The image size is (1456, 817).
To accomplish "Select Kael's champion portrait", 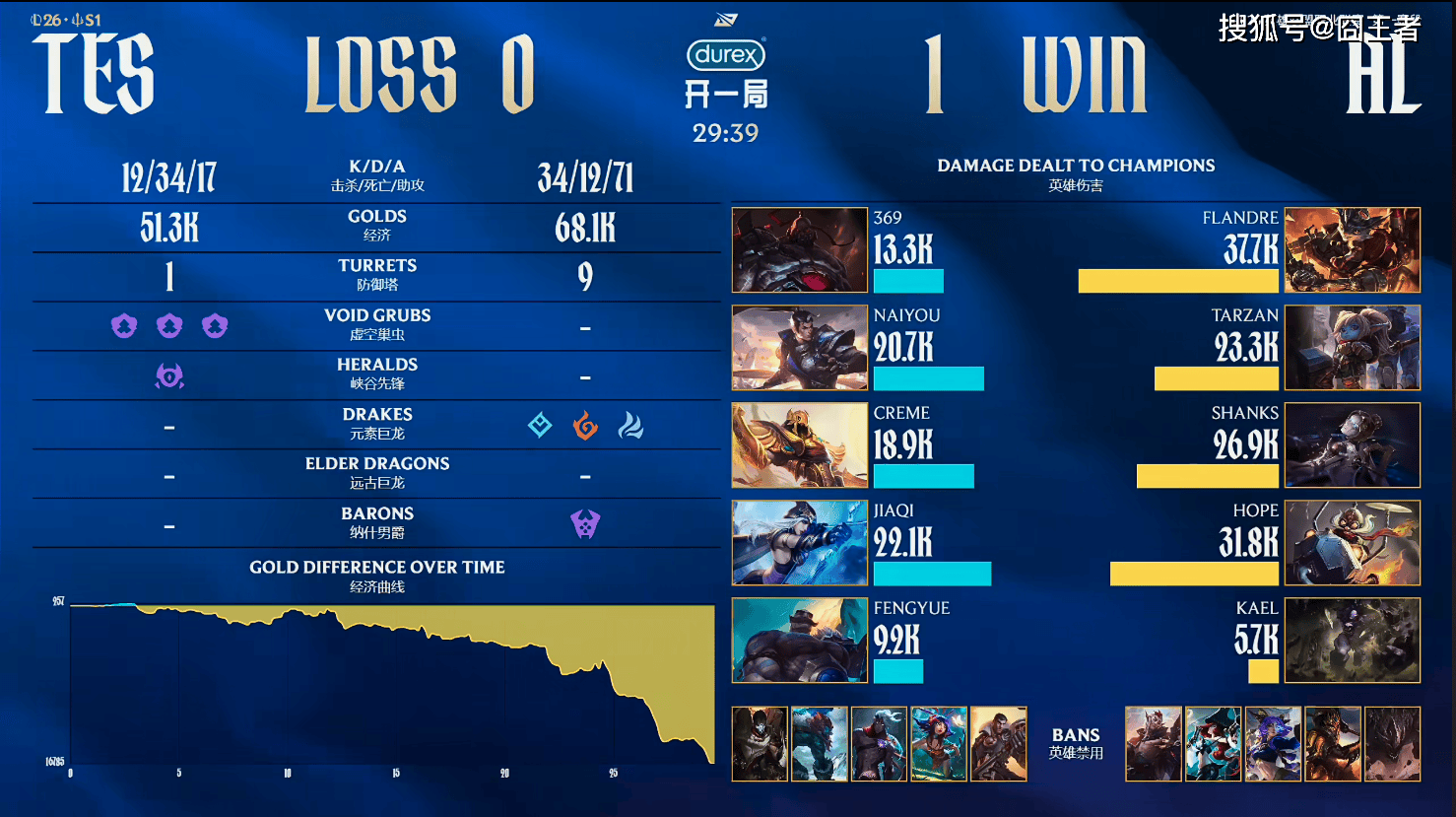I will click(1353, 640).
